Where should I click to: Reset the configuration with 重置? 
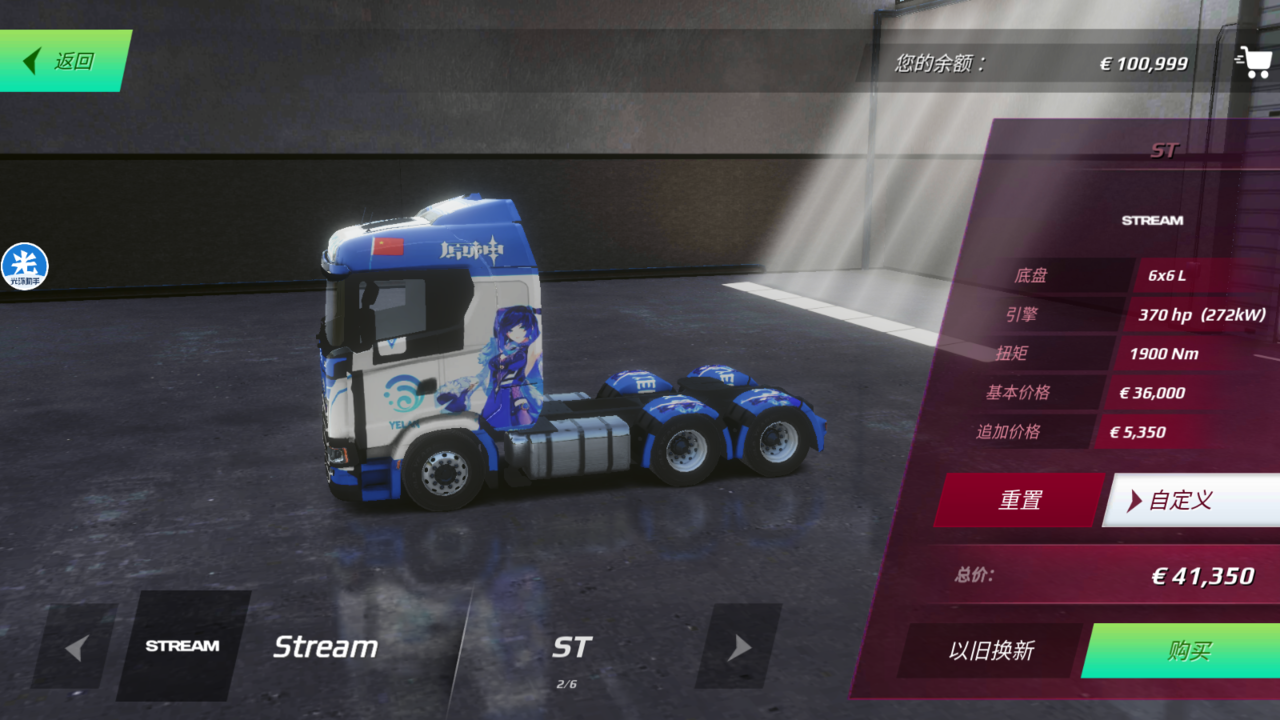(x=1019, y=500)
